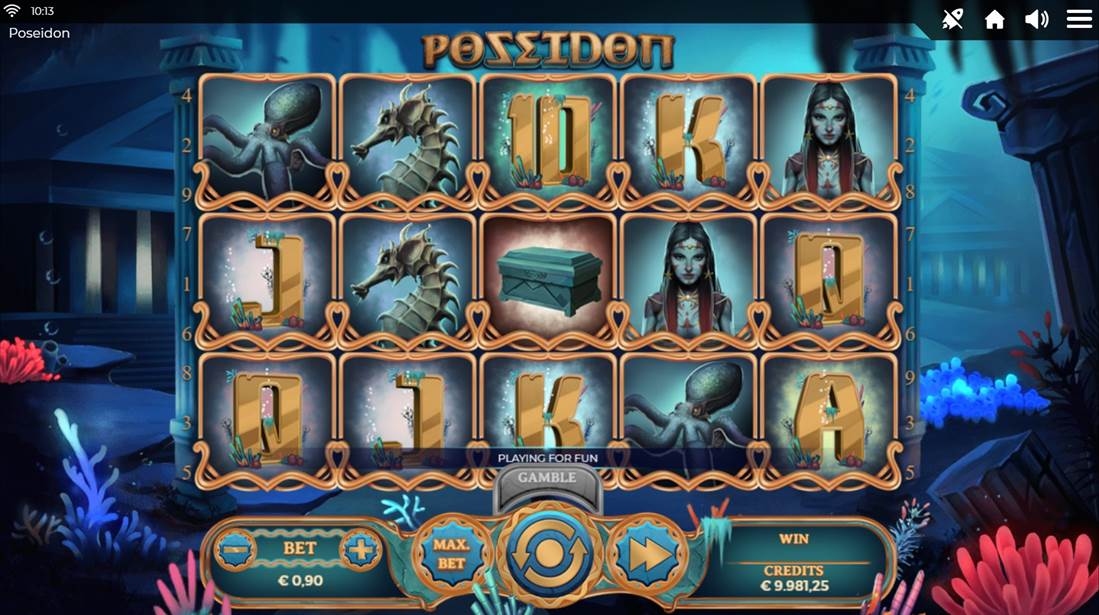Decrease the bet with the minus button
This screenshot has height=615, width=1099.
pos(234,549)
